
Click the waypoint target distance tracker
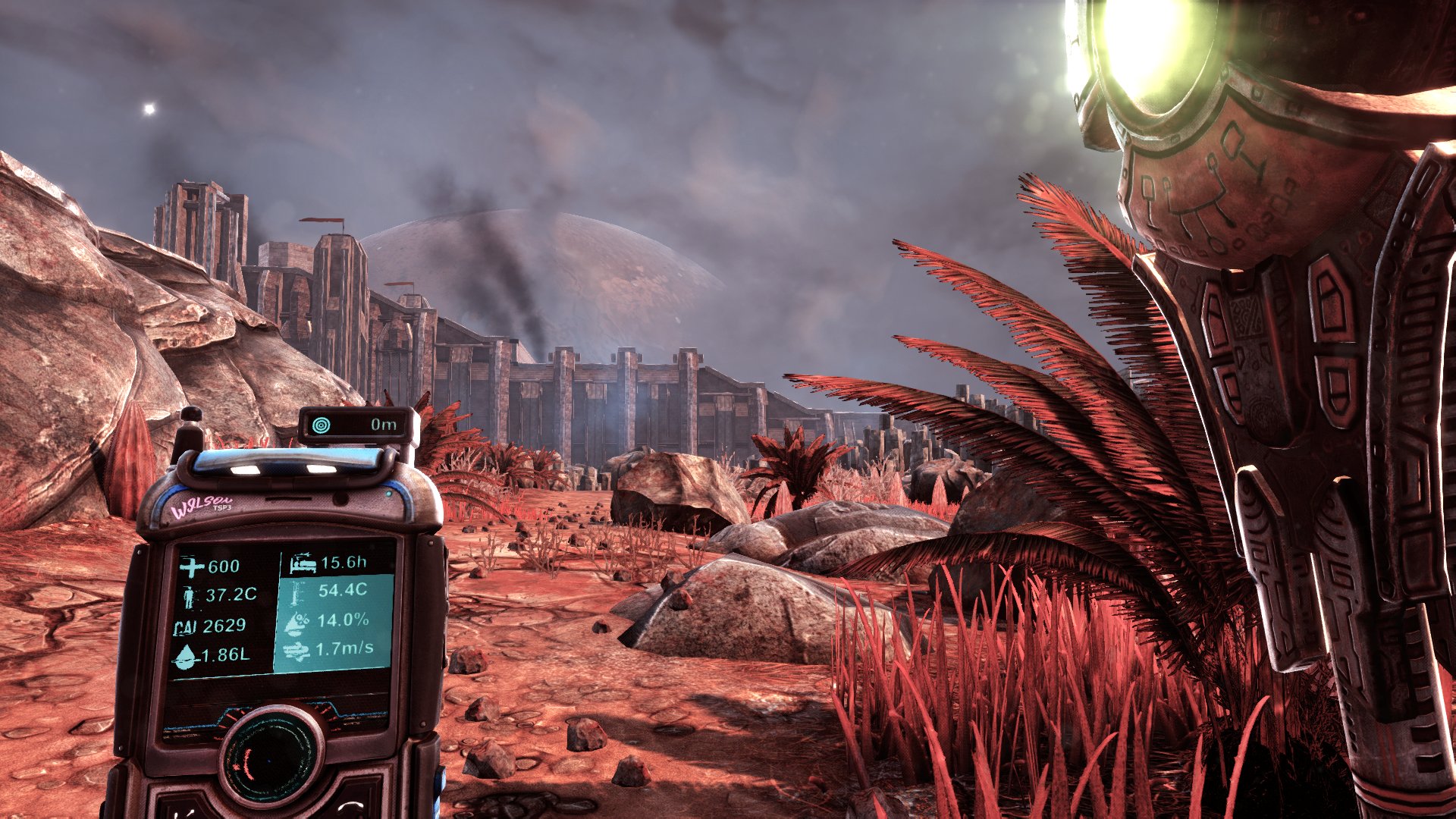pos(358,425)
